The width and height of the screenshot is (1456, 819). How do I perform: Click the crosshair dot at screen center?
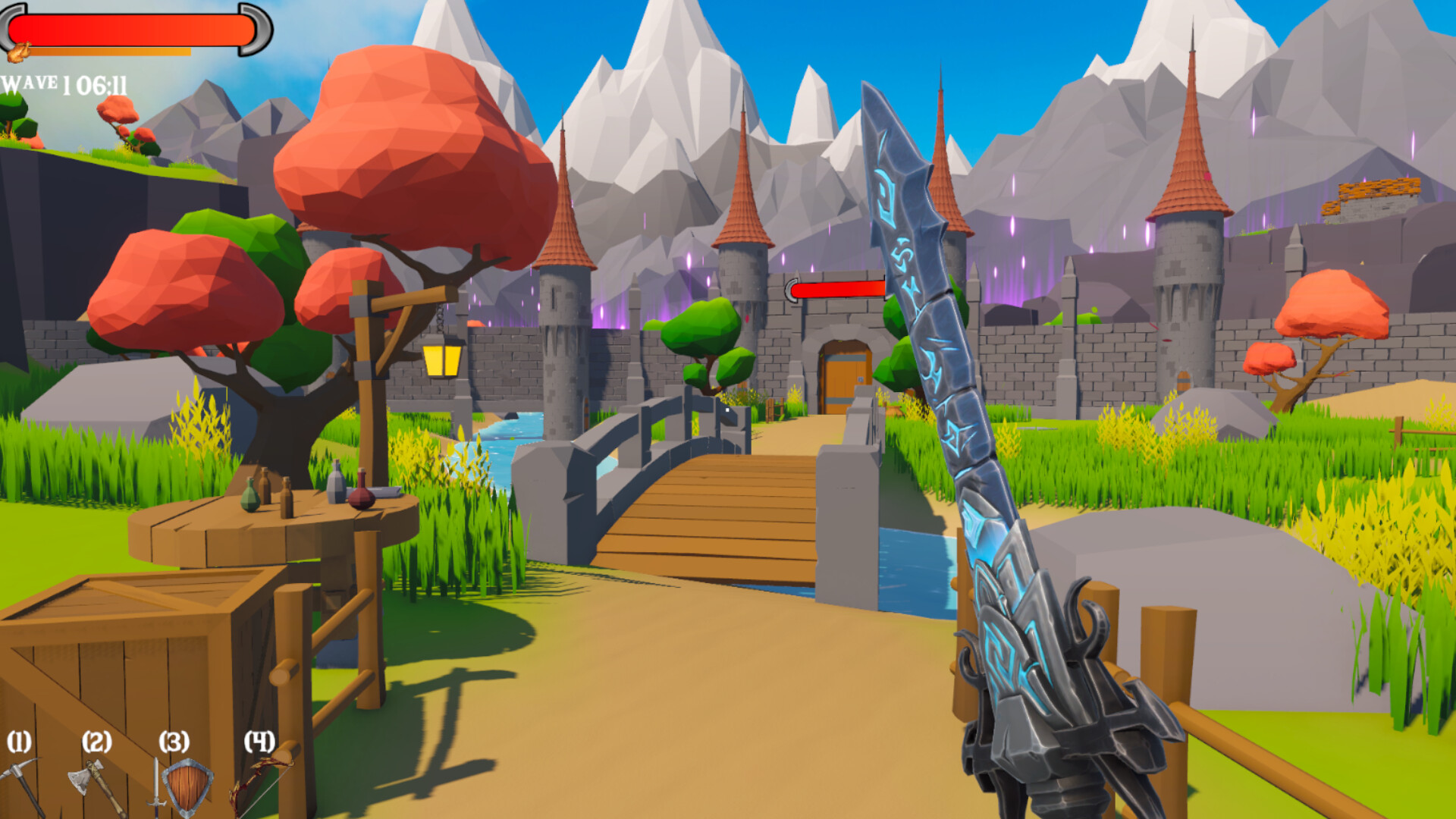726,408
